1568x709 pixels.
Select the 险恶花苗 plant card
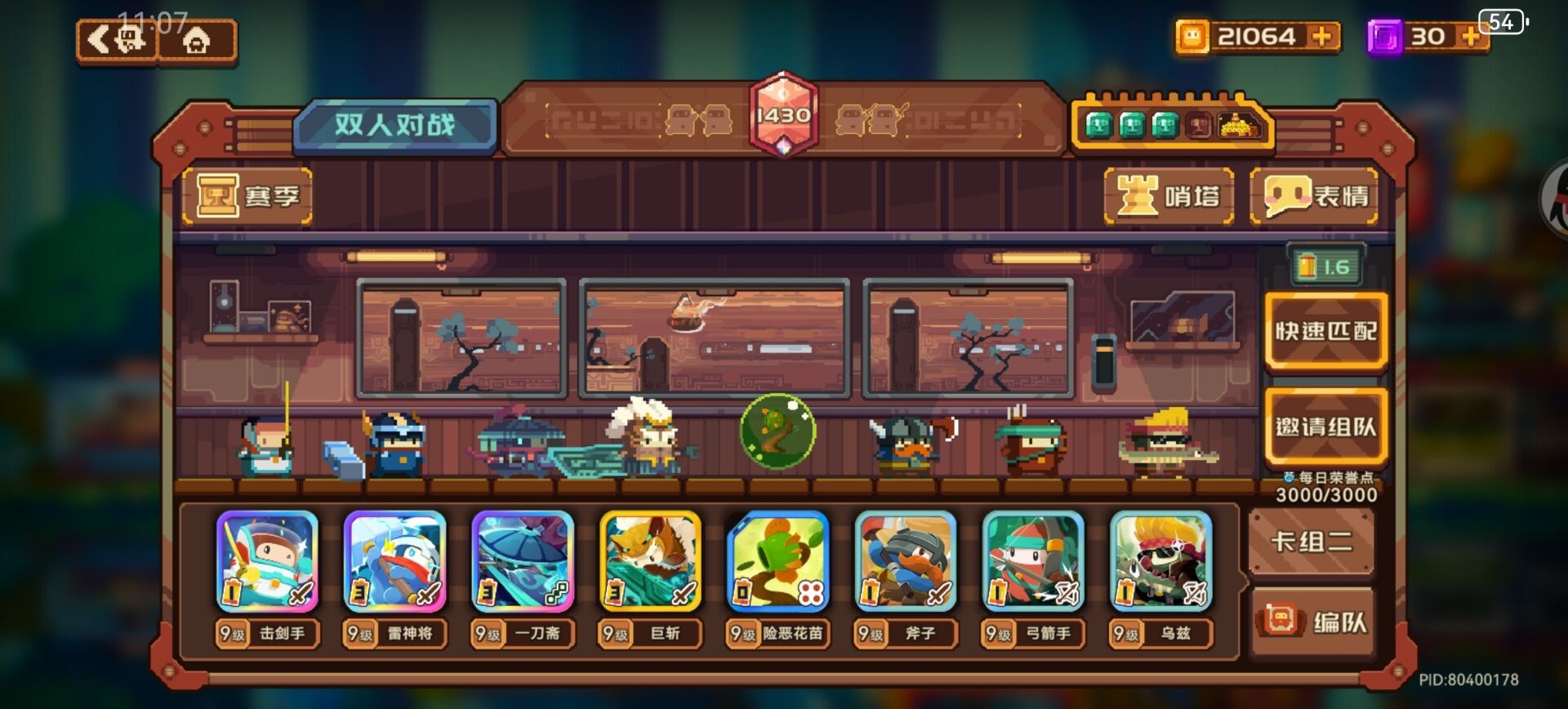click(777, 562)
